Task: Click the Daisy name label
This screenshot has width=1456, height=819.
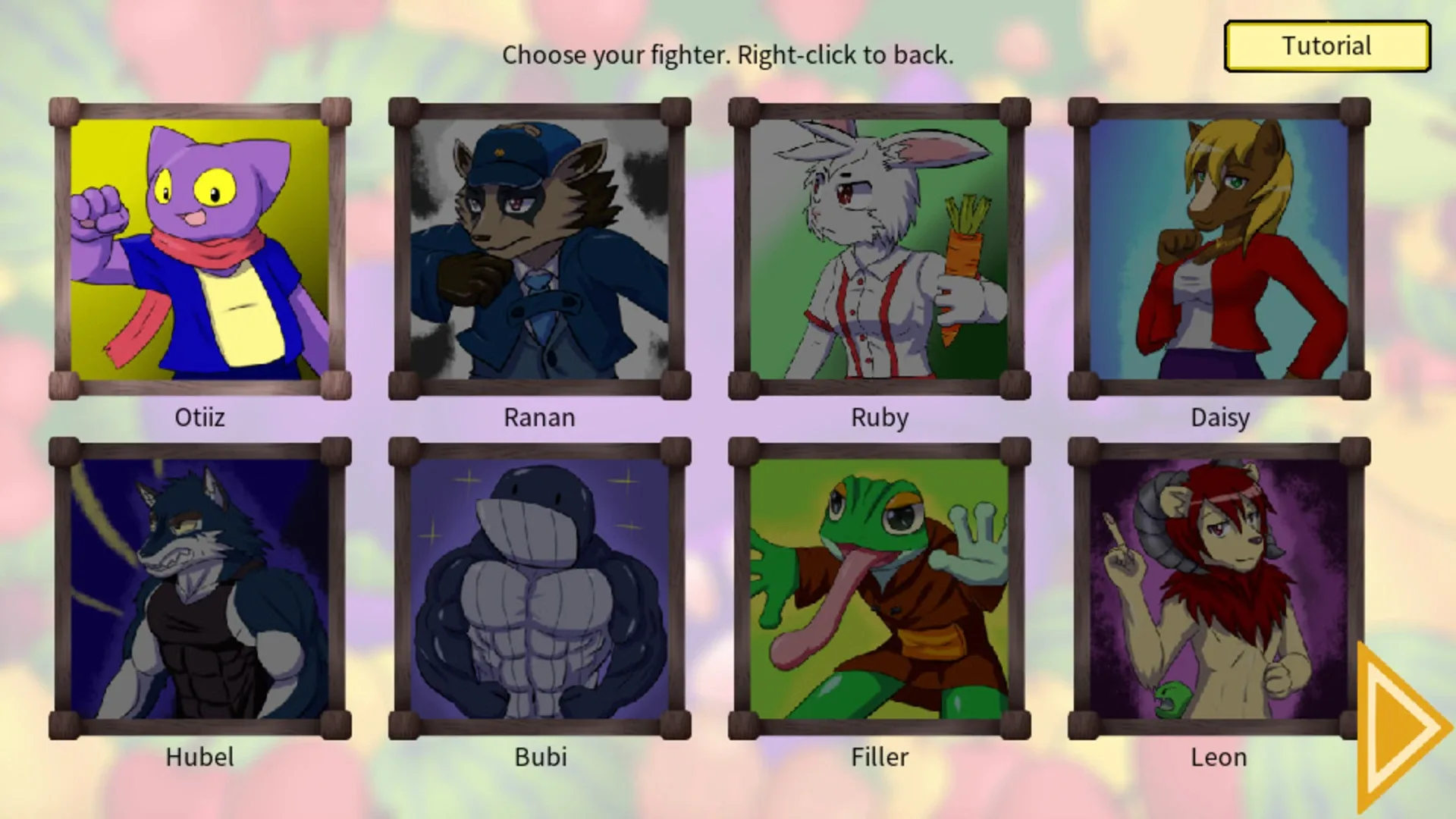Action: (1219, 417)
